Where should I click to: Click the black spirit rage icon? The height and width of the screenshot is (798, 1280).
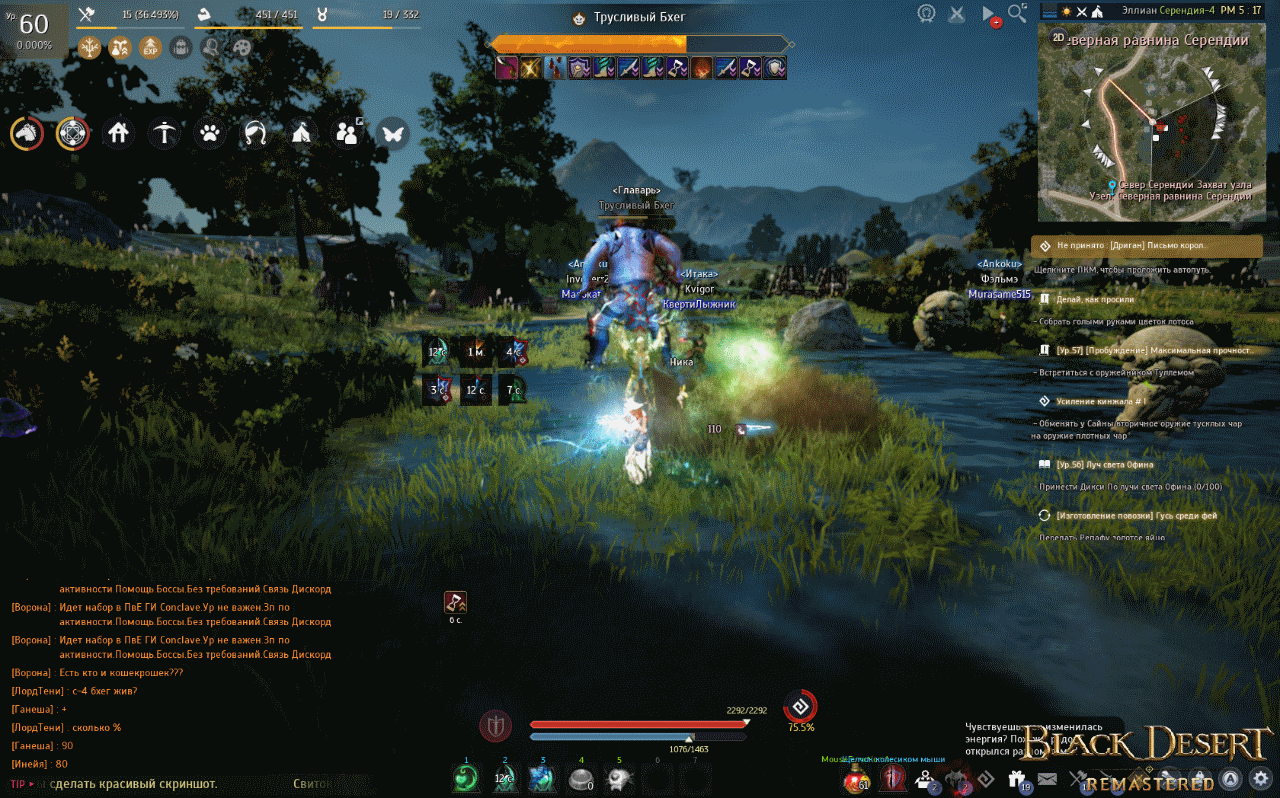800,706
